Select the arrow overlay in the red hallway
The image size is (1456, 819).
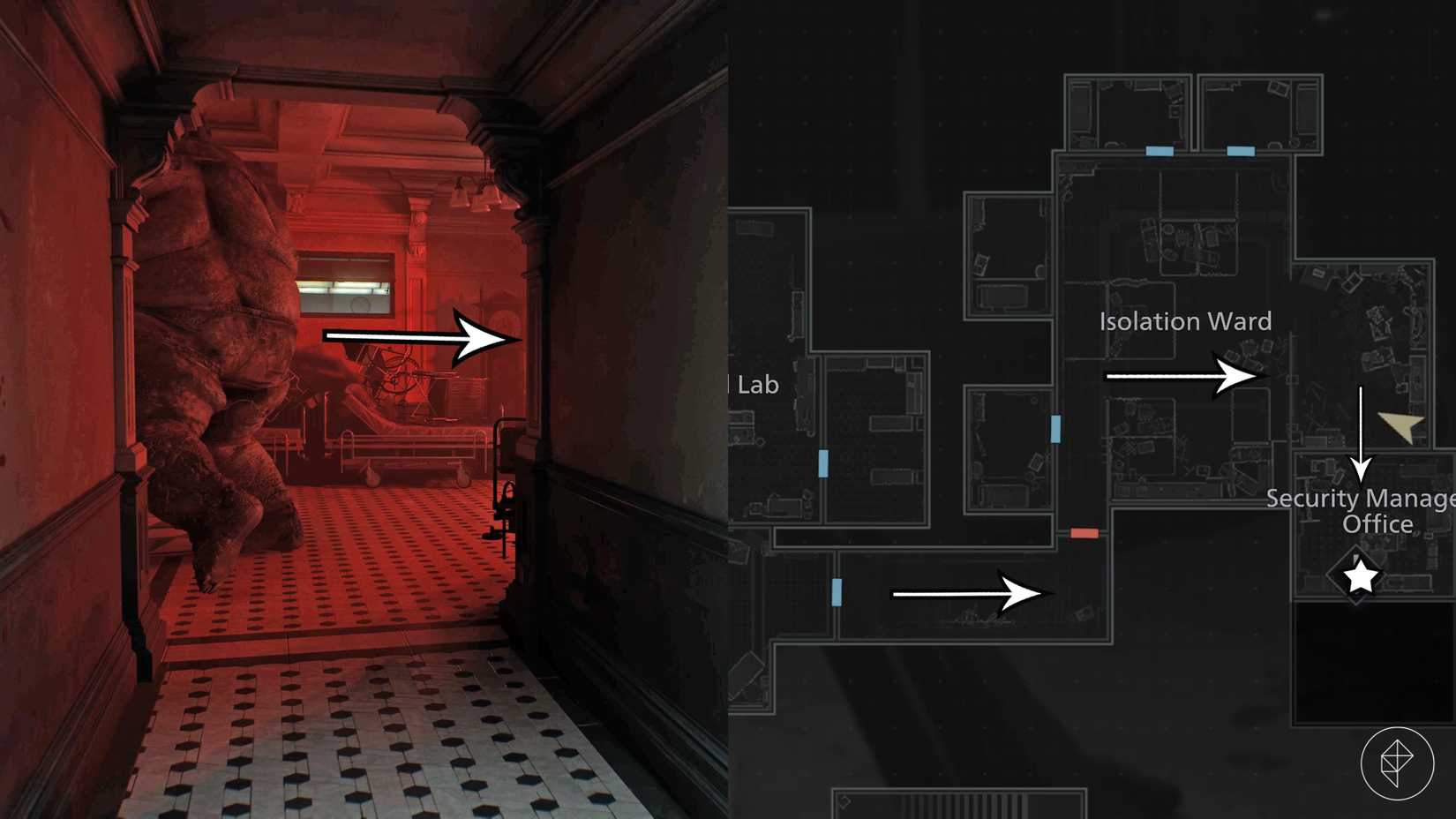(x=415, y=337)
